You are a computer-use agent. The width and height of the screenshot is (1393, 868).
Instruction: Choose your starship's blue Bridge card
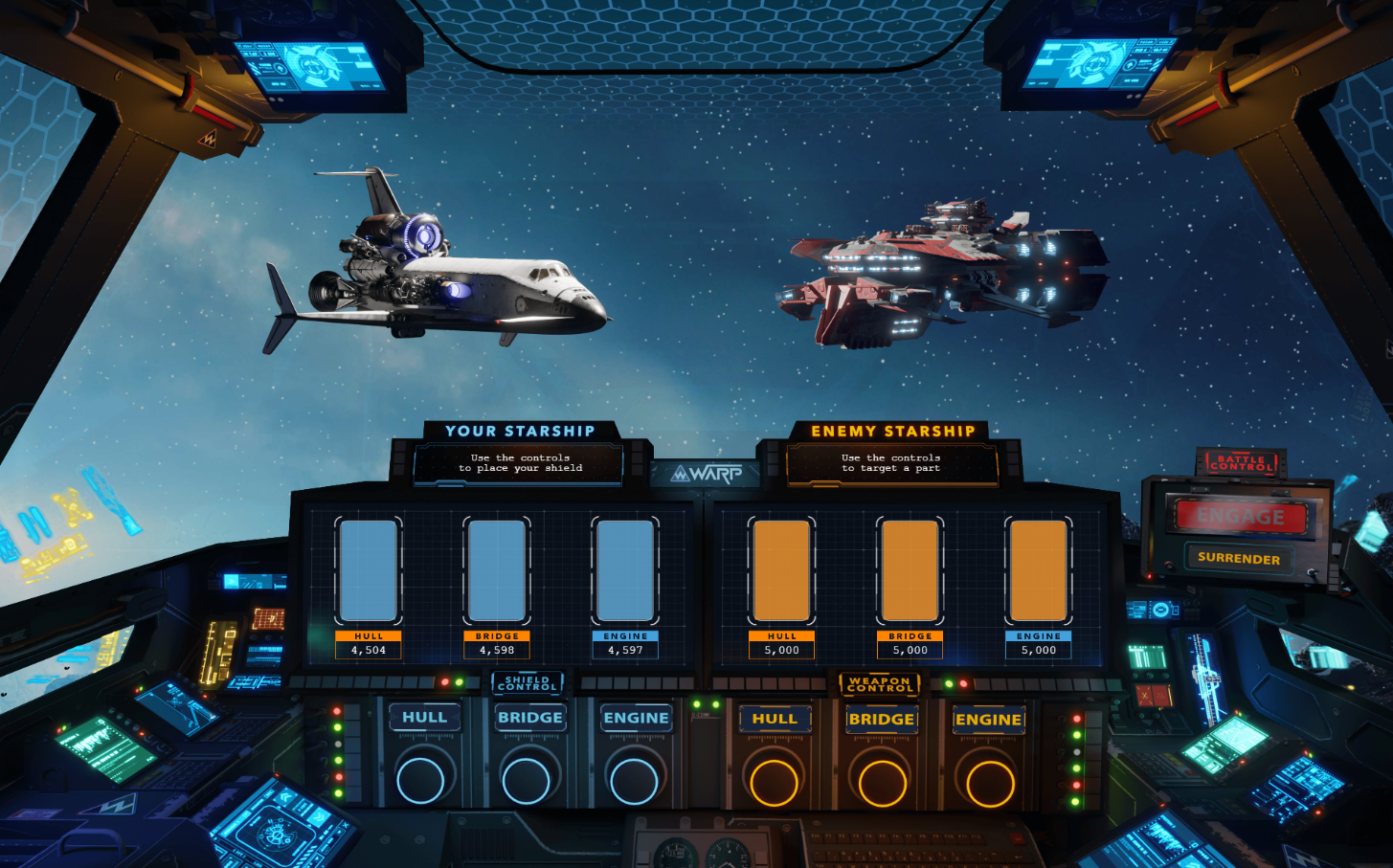[497, 571]
